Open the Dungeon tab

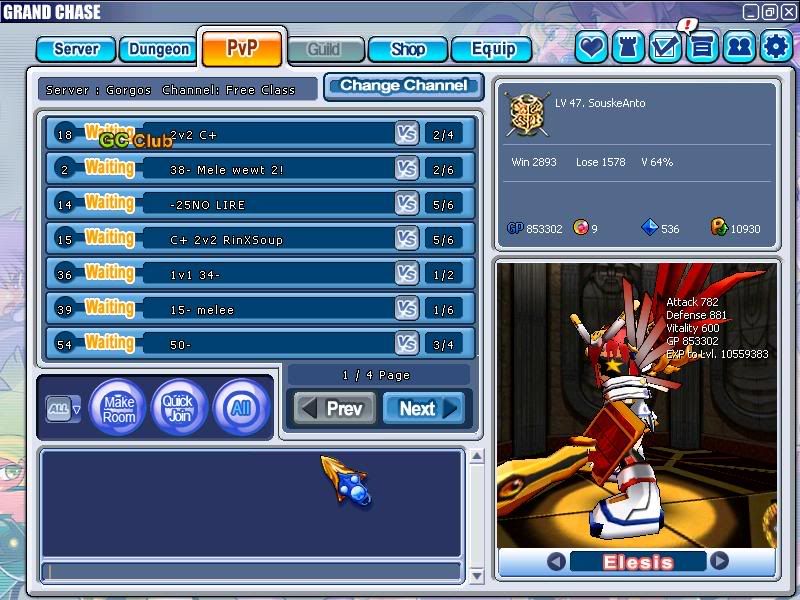click(x=158, y=49)
